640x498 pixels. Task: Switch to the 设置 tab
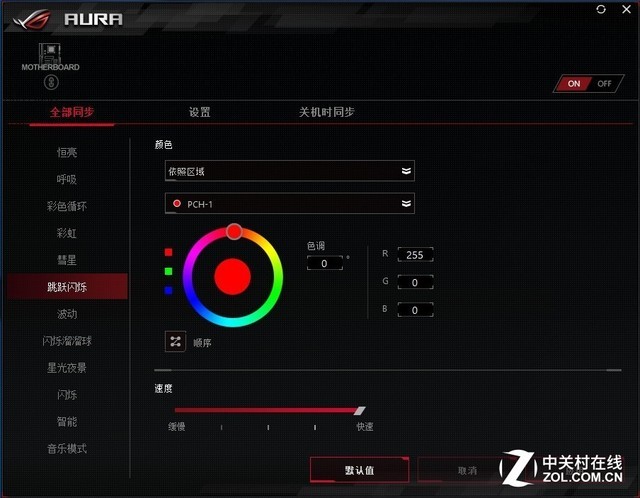(x=200, y=112)
